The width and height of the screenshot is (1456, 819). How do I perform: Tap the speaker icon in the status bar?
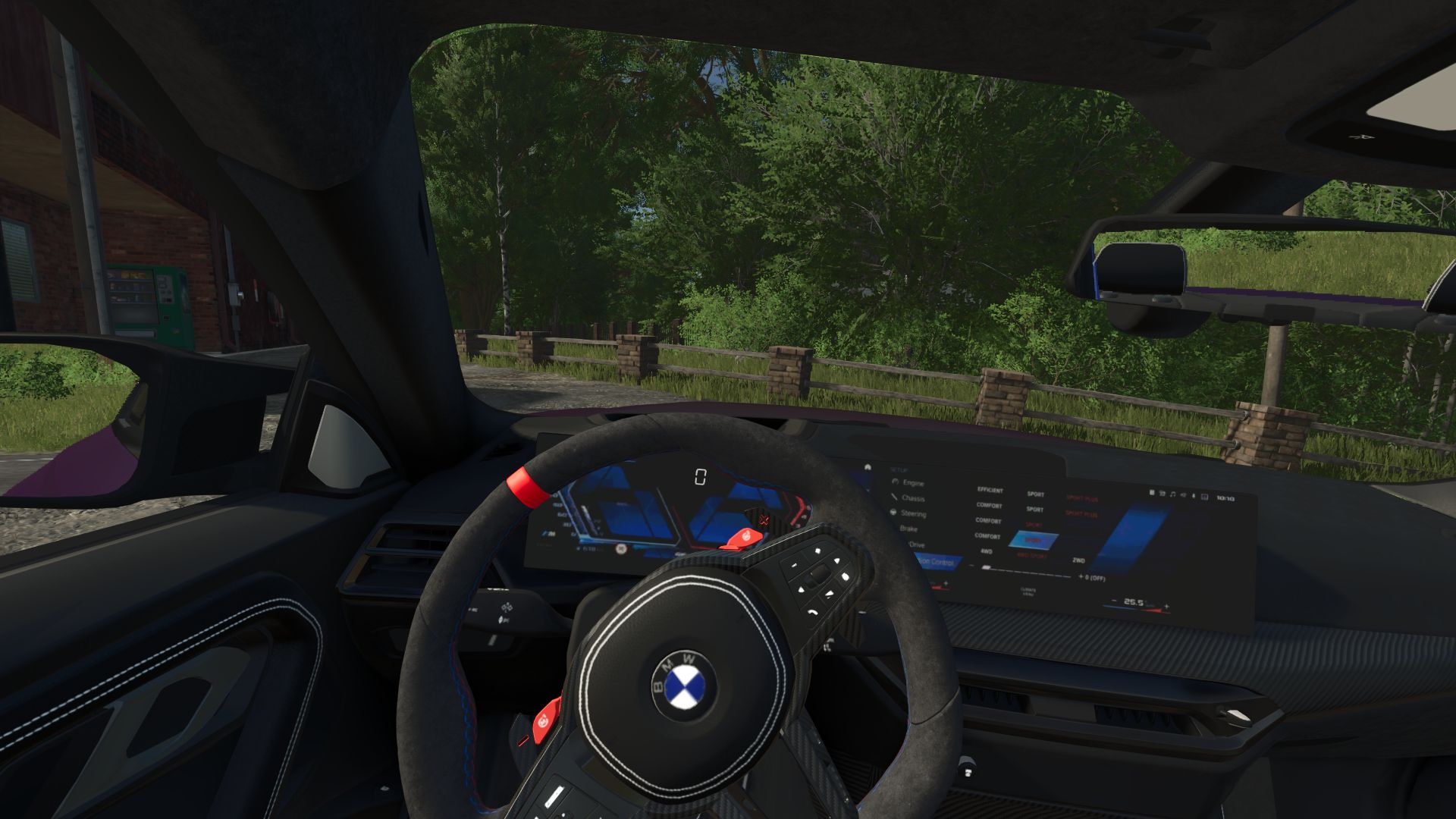tap(1183, 494)
